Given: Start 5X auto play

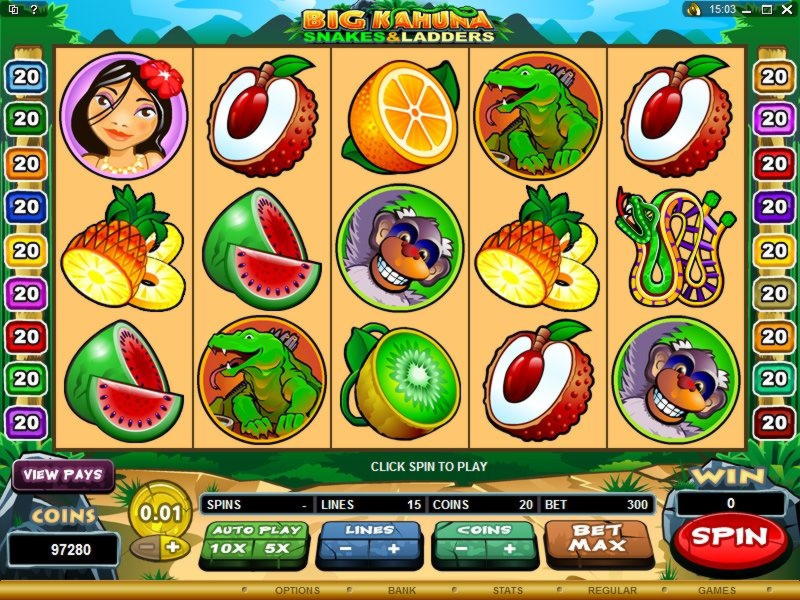Looking at the screenshot, I should 278,548.
